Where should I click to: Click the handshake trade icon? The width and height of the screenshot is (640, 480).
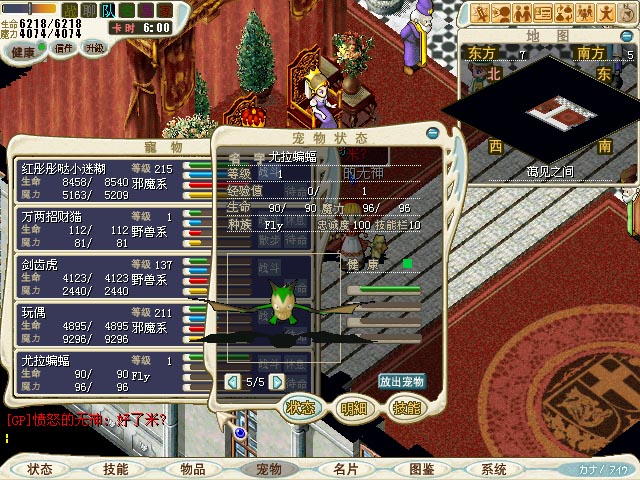click(x=520, y=13)
